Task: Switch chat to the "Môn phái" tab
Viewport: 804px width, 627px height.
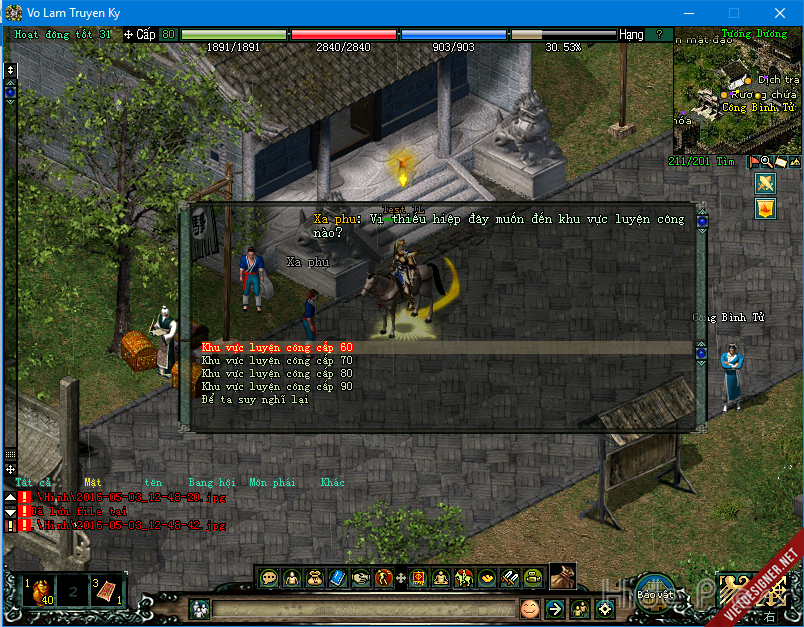Action: pyautogui.click(x=271, y=482)
